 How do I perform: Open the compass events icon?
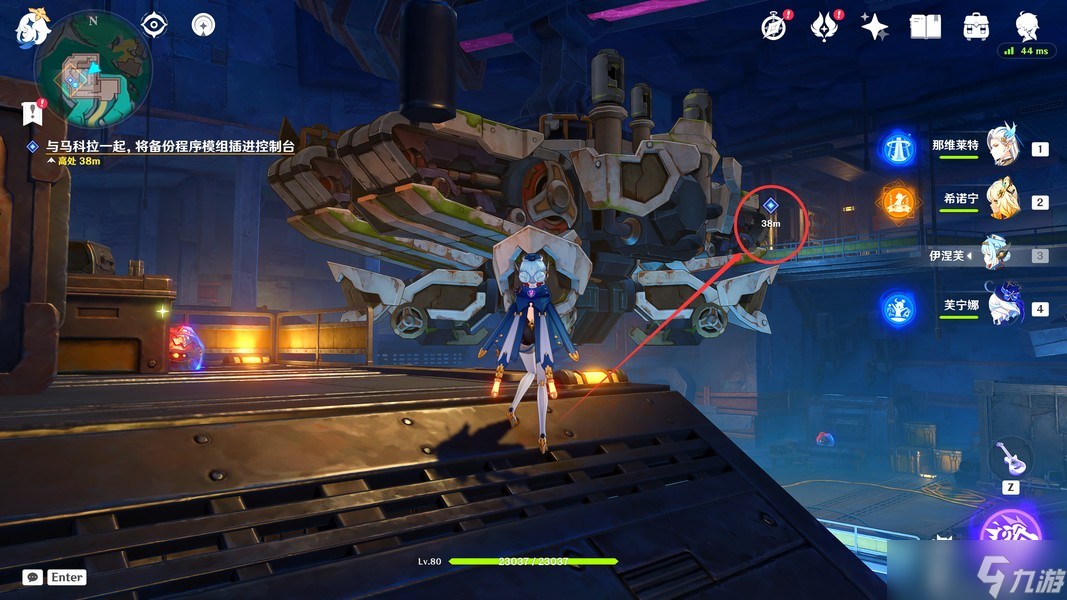773,27
